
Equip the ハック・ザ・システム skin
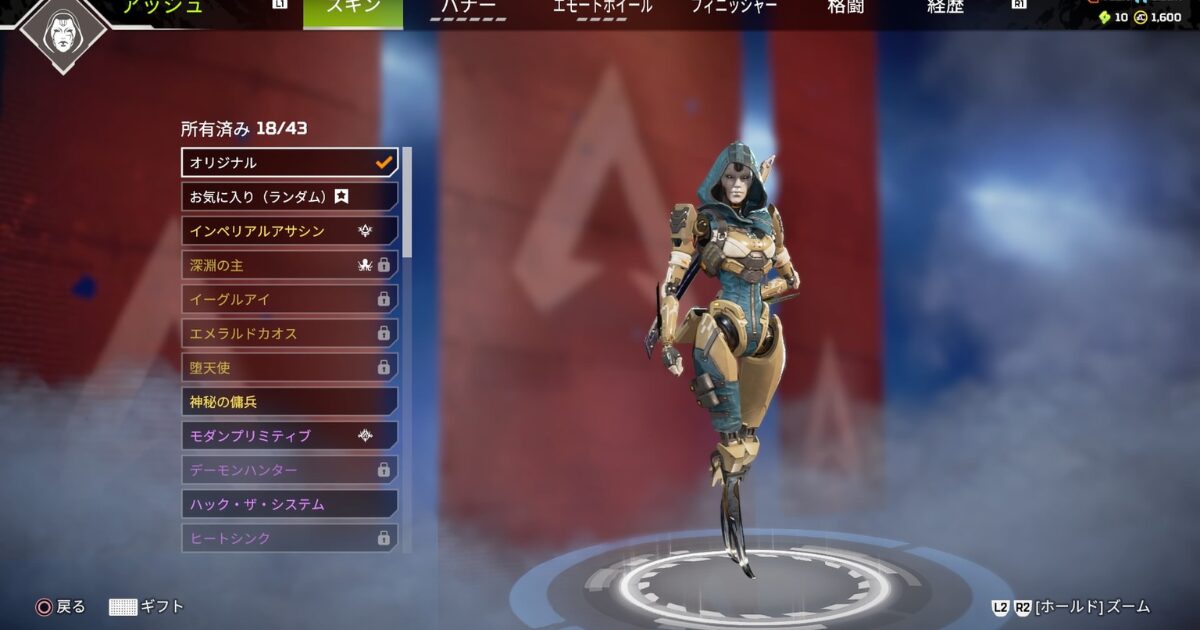(289, 504)
